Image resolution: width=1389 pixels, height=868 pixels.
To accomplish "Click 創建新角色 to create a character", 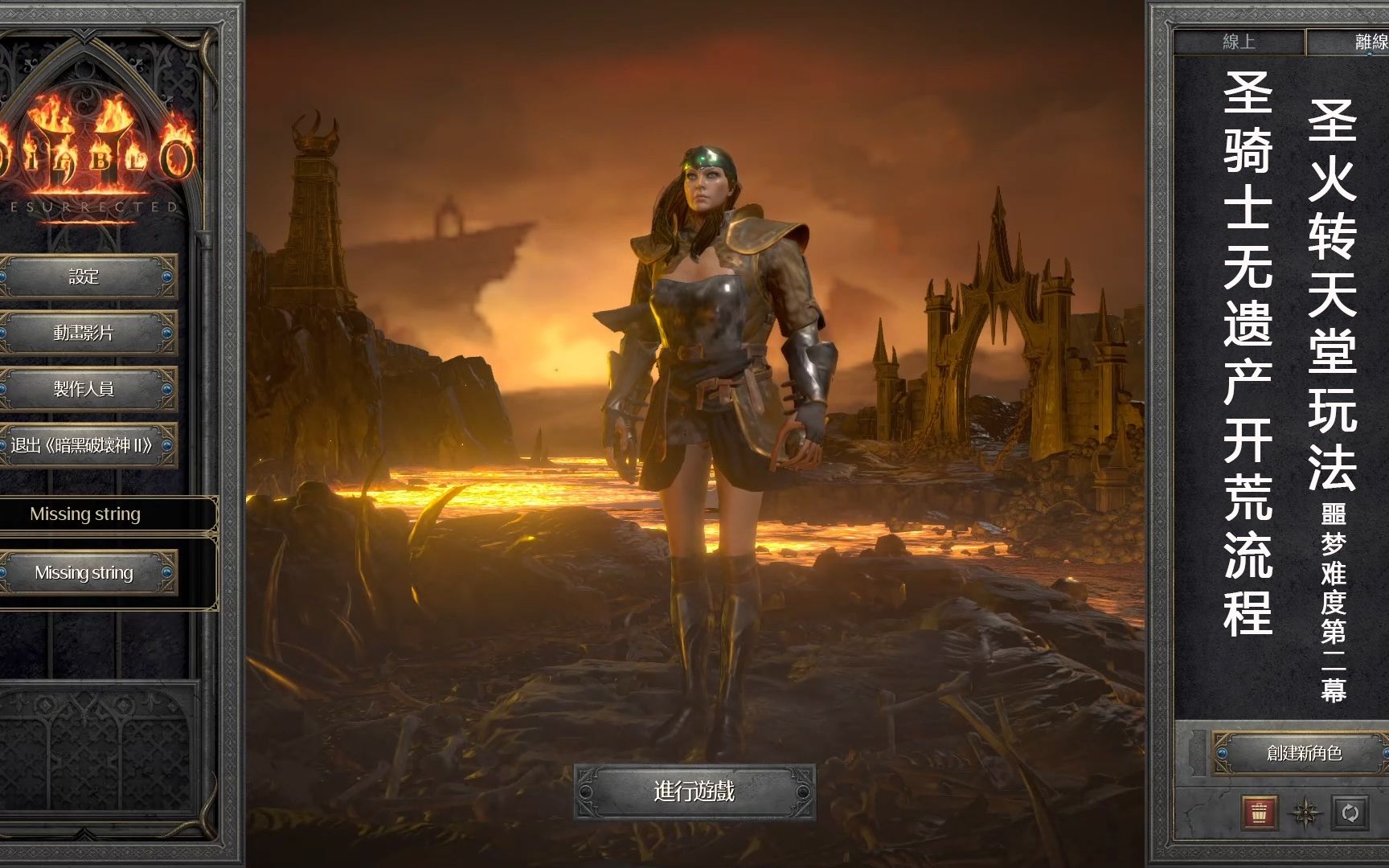I will pos(1304,753).
